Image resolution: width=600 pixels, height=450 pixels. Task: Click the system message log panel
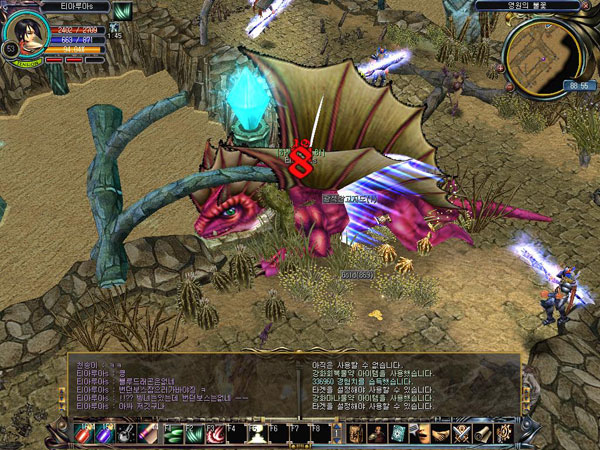410,387
